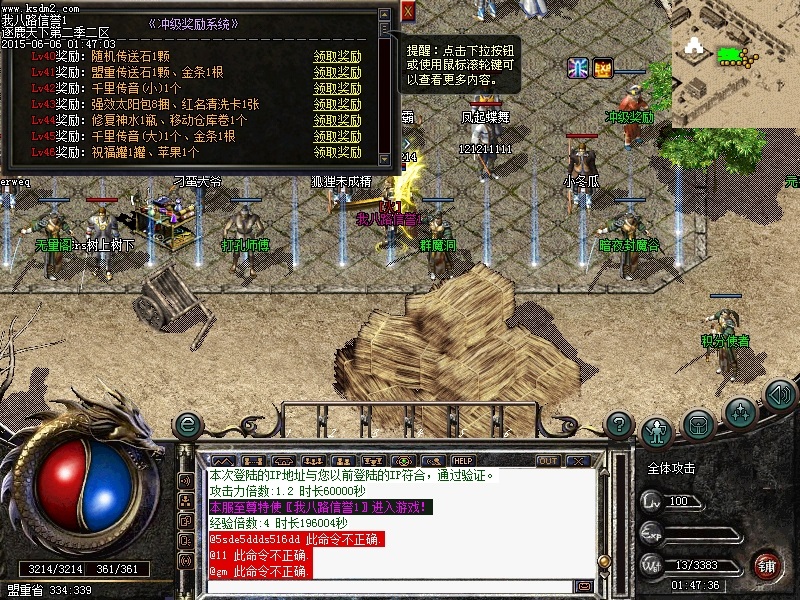Click the EXP buff icon
Image resolution: width=800 pixels, height=600 pixels.
coord(603,68)
